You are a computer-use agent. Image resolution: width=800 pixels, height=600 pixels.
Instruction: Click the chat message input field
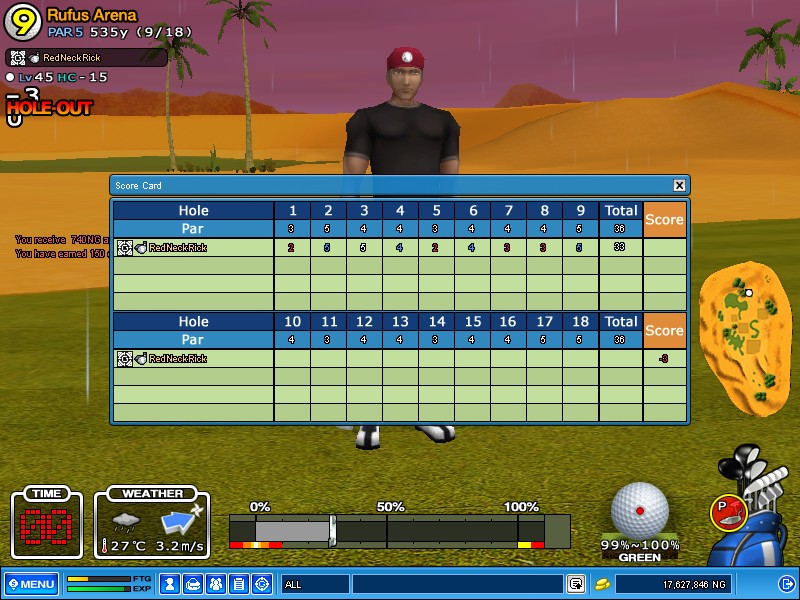tap(456, 583)
